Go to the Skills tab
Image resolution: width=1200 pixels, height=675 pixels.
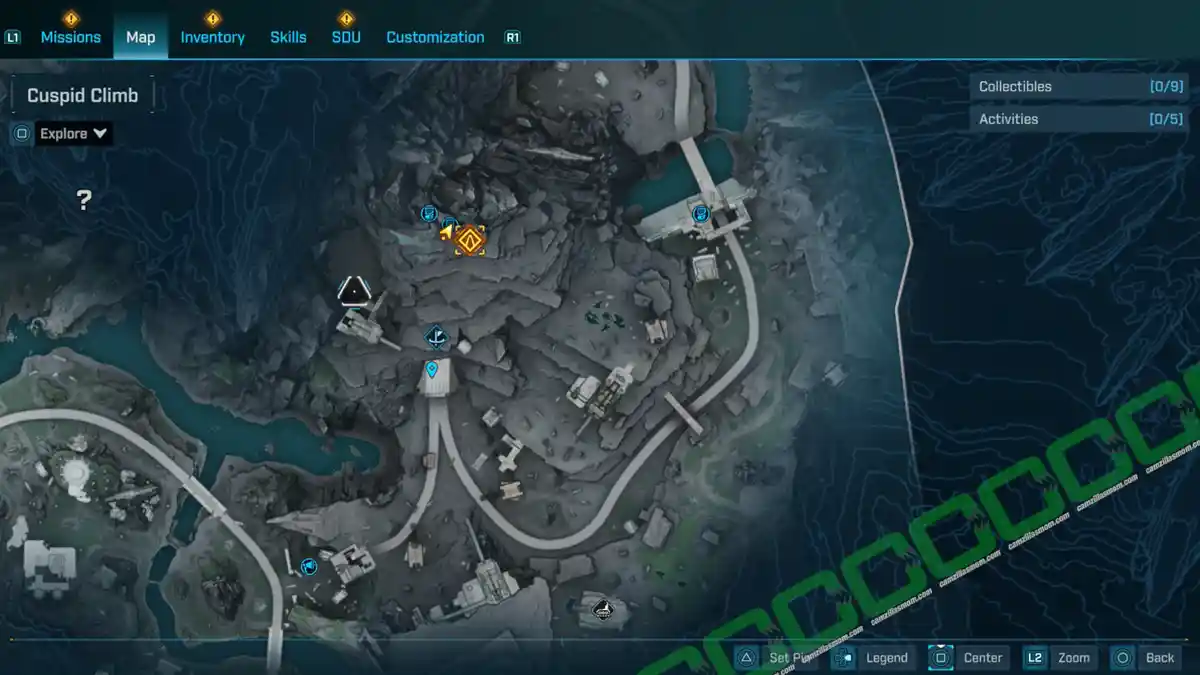(x=288, y=37)
